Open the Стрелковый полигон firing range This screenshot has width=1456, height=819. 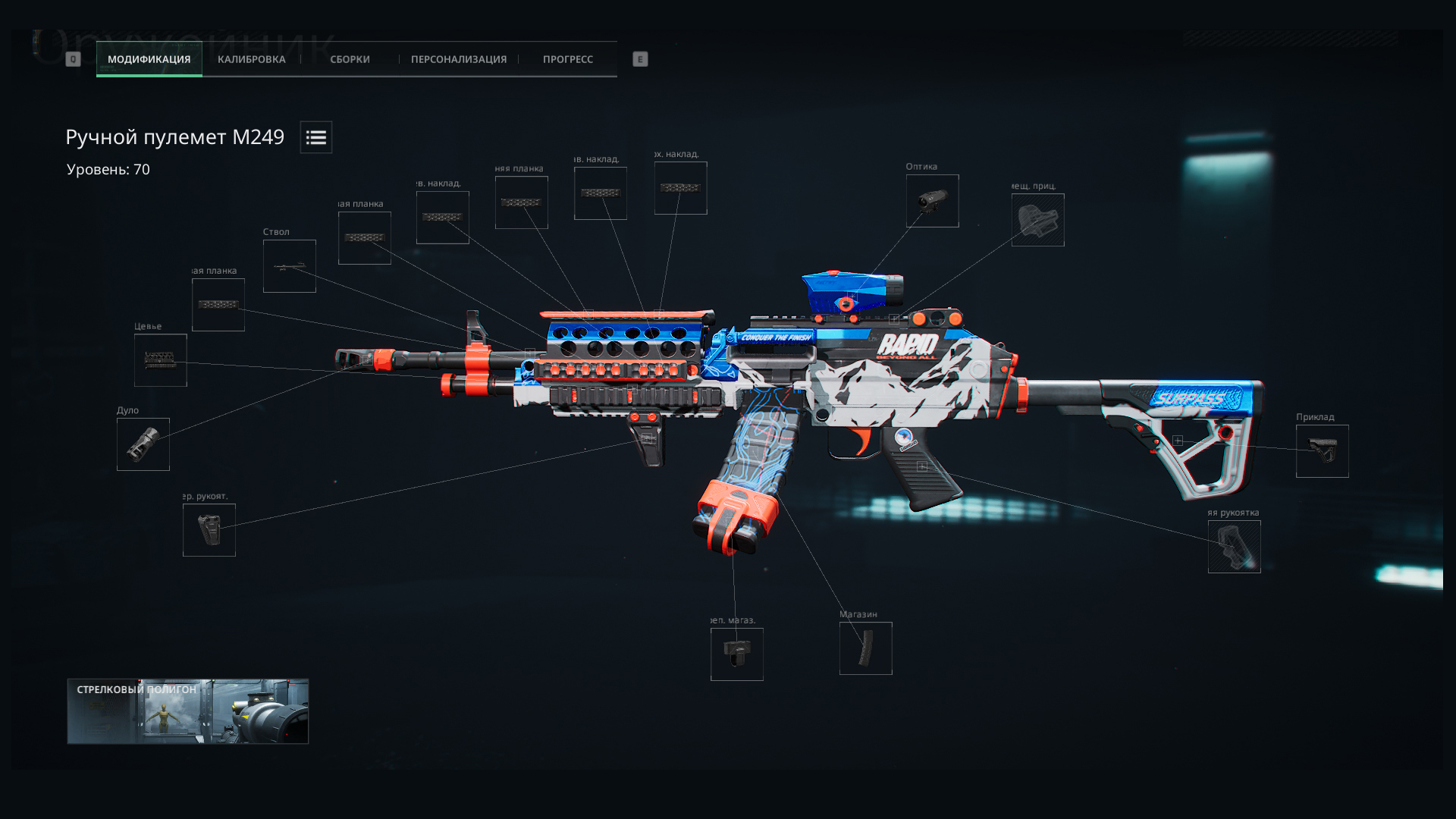click(187, 711)
